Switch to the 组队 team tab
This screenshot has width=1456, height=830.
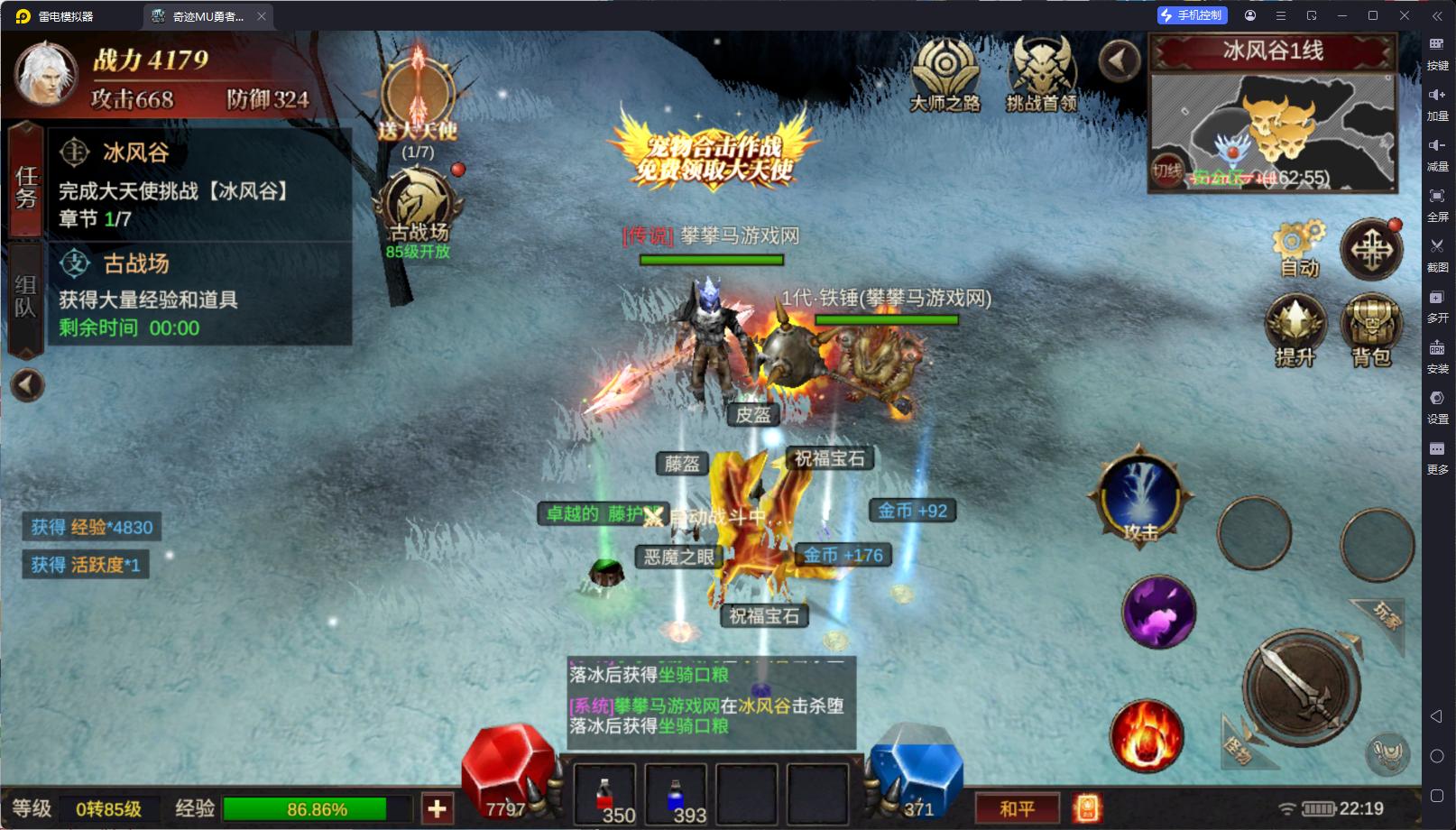(25, 296)
